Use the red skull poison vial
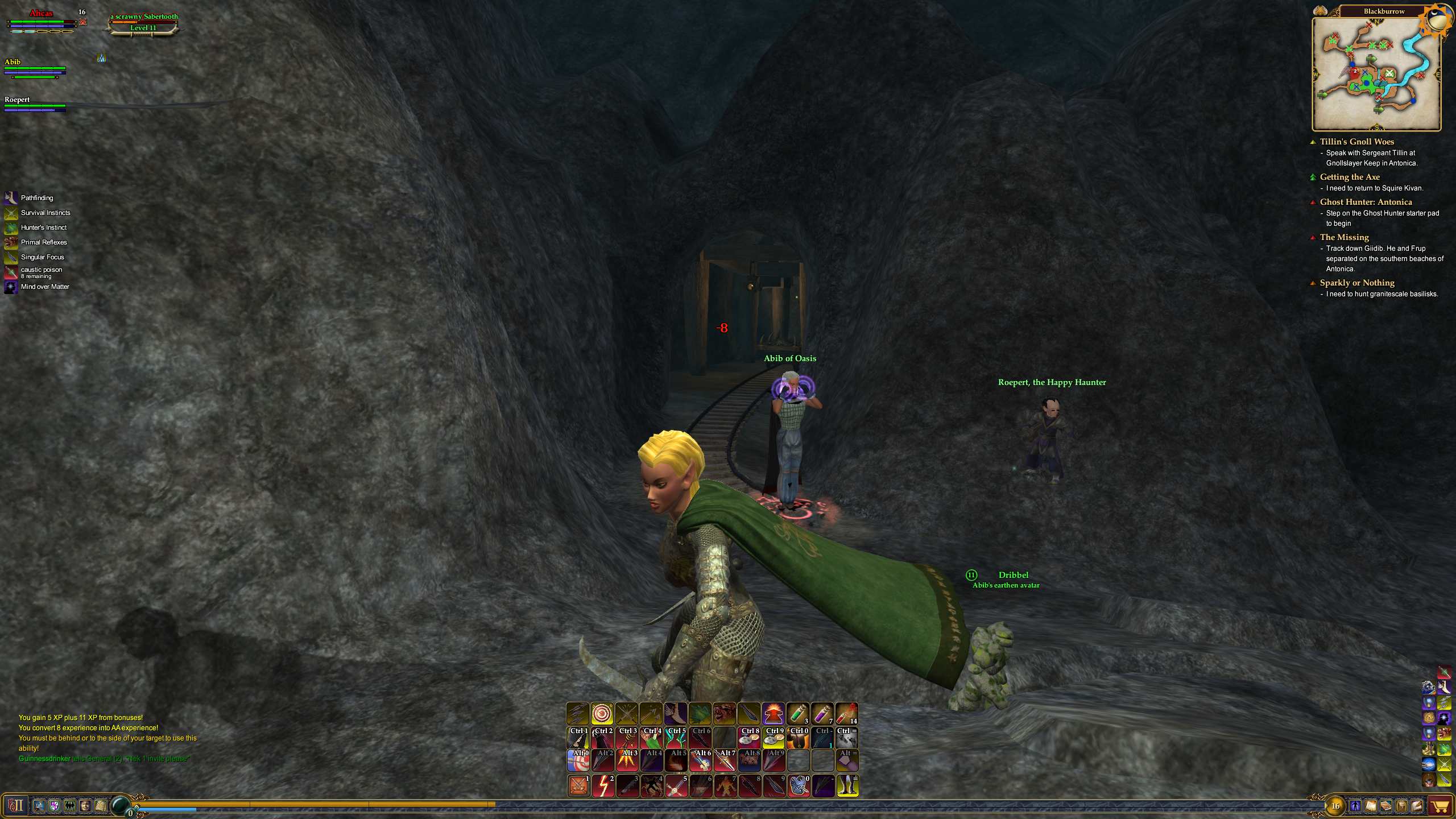The image size is (1456, 819). pos(846,713)
